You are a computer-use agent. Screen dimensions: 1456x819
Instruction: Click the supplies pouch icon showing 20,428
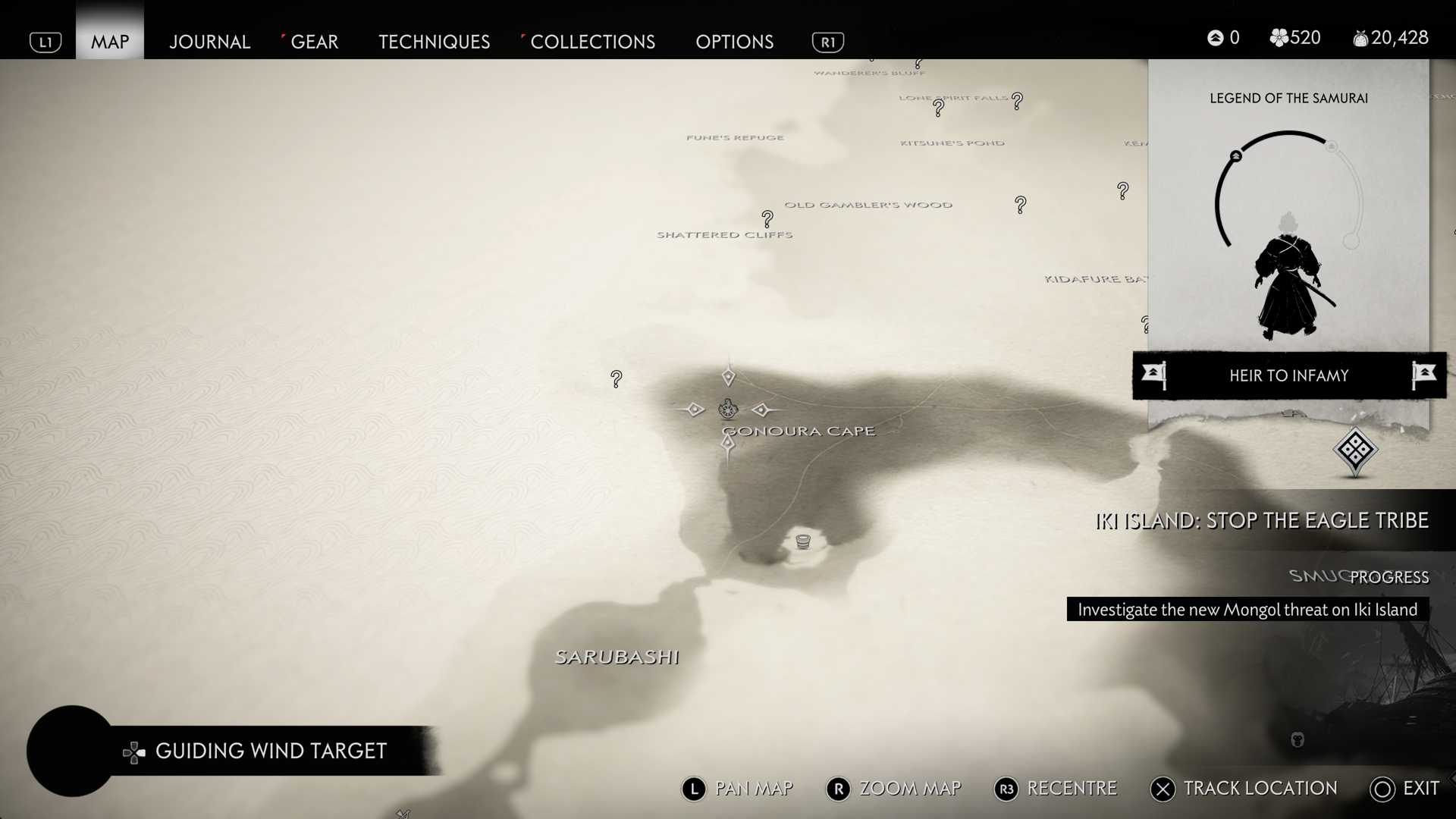(1360, 37)
